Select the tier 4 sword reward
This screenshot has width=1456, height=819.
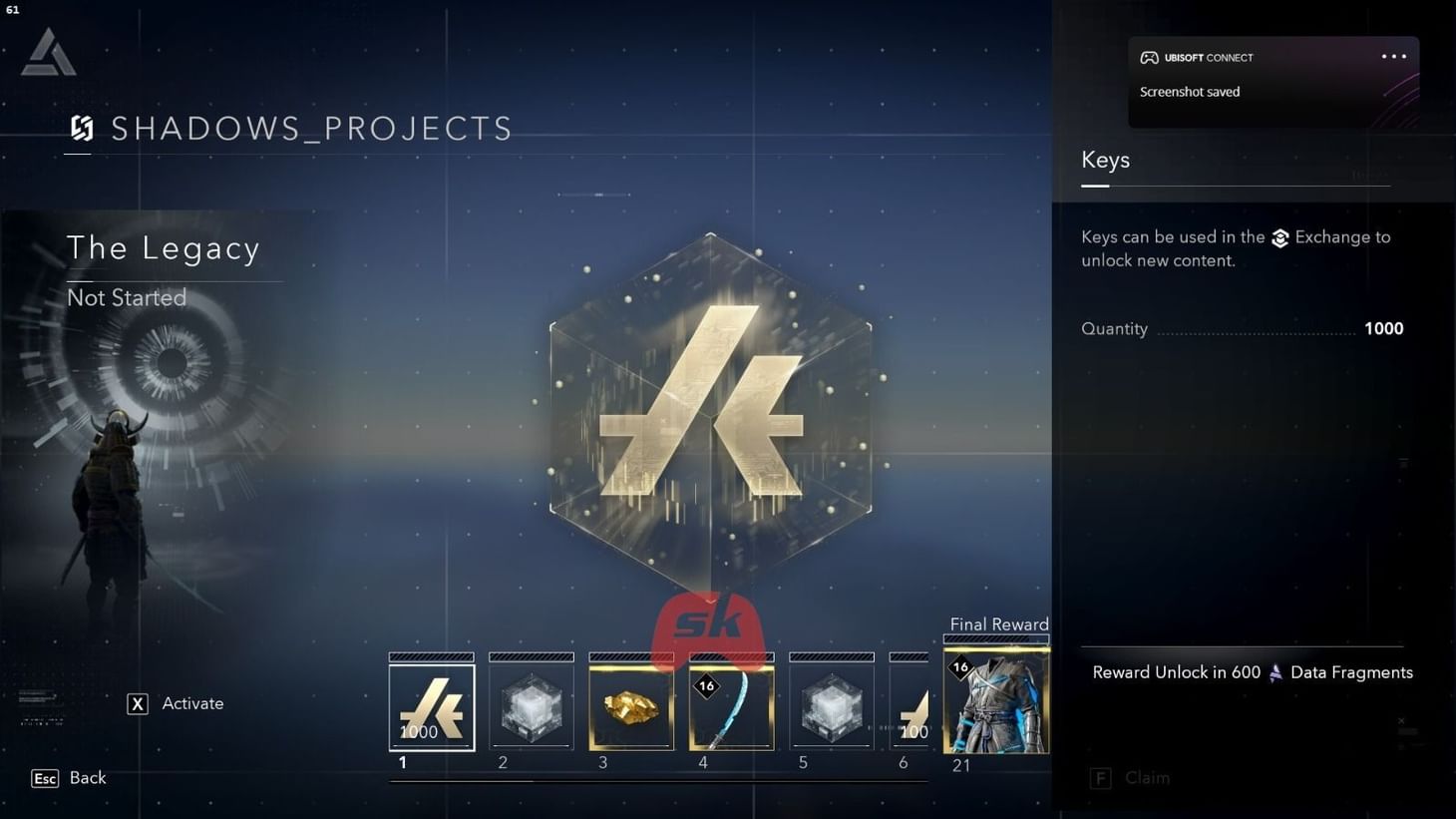(731, 703)
